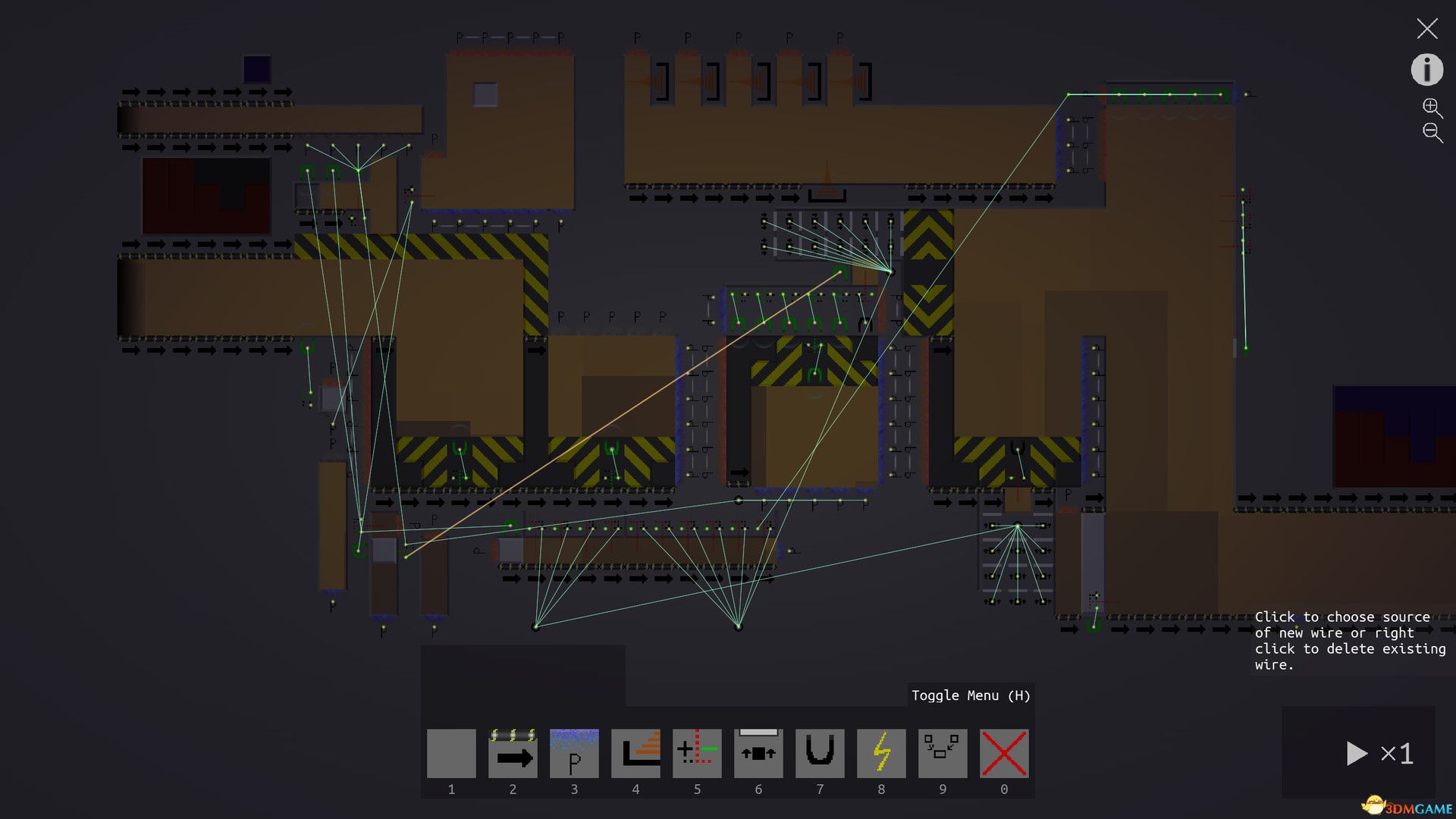The height and width of the screenshot is (819, 1456).
Task: Select the logic node tool in slot 9
Action: click(943, 753)
